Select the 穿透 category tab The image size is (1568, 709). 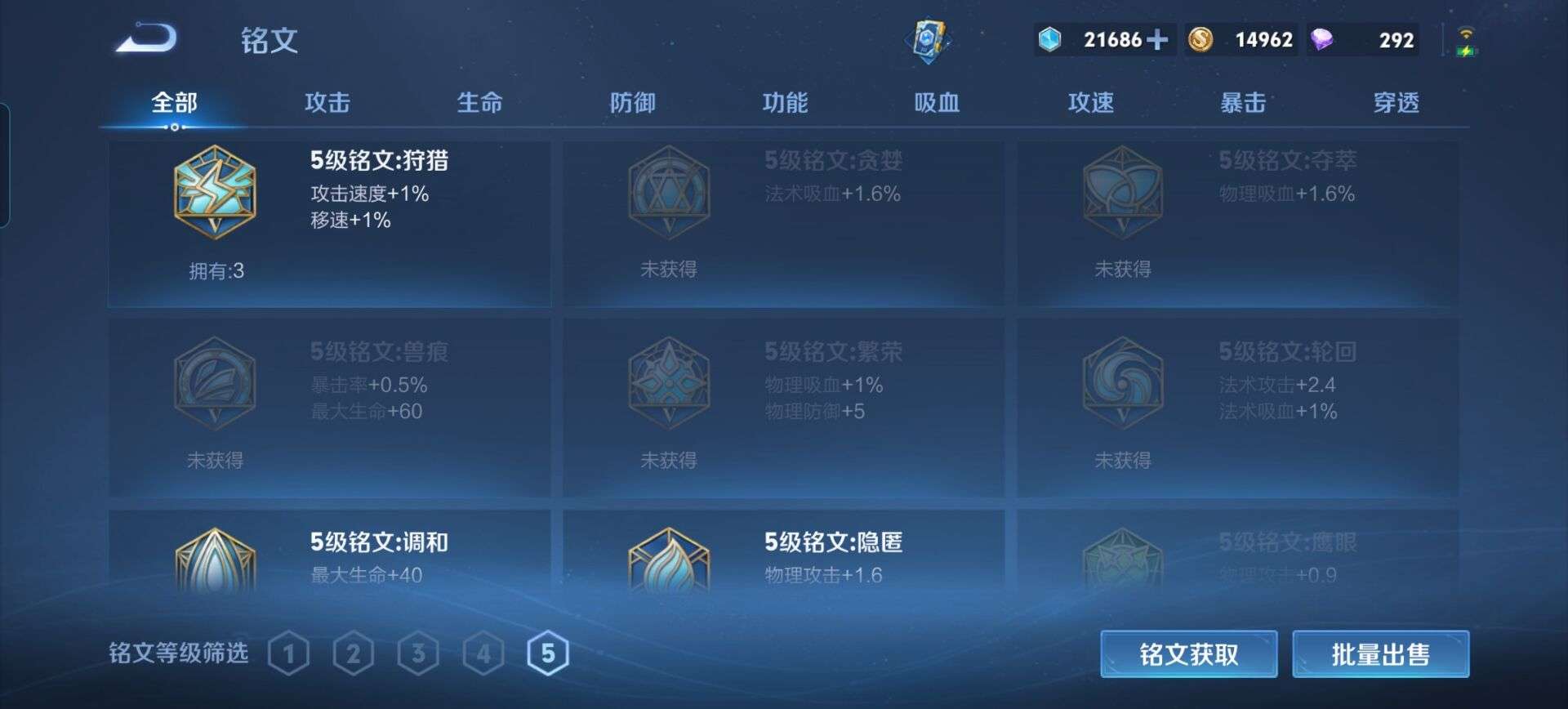click(1398, 103)
